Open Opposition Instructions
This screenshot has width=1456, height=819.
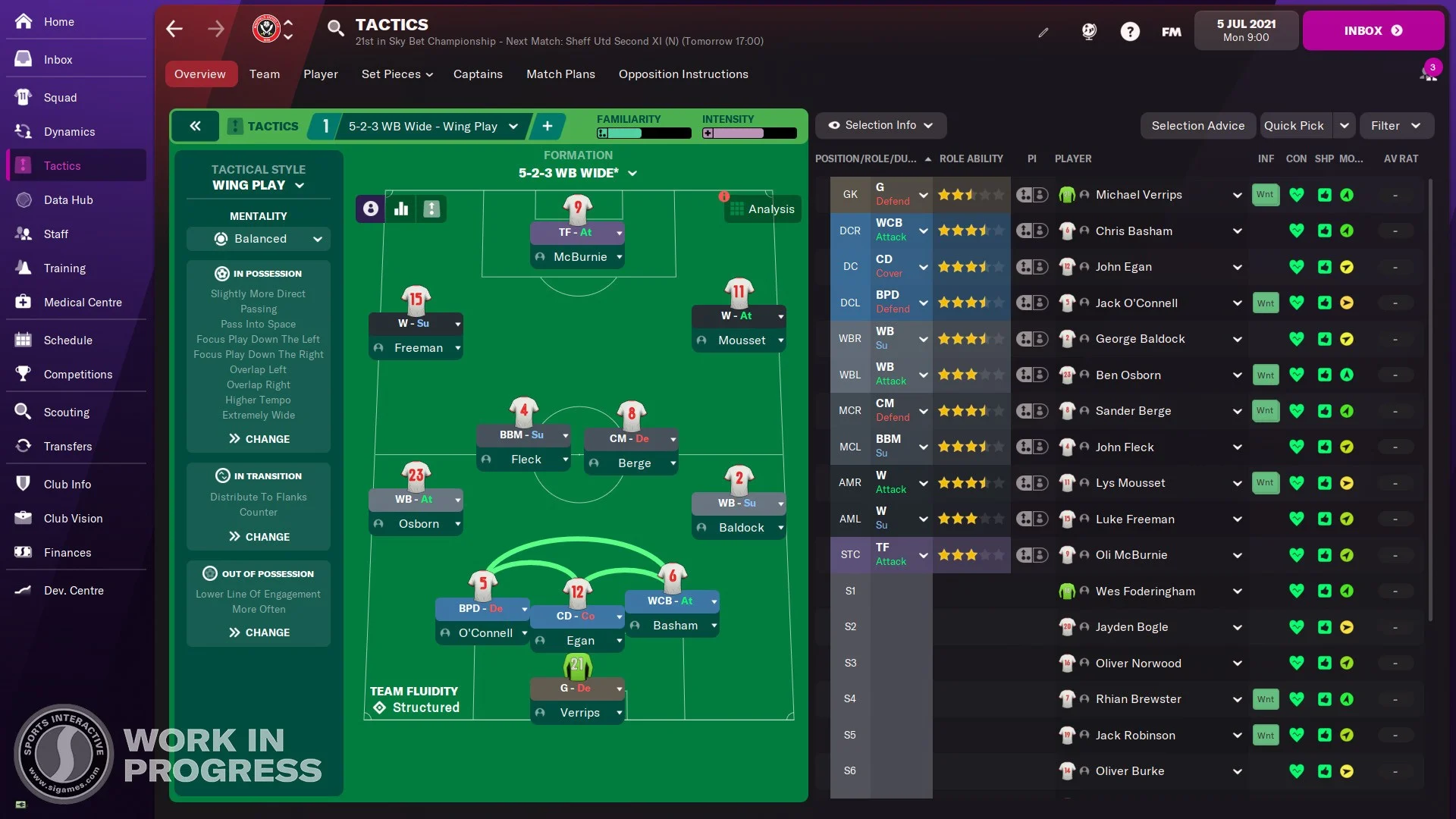coord(683,74)
